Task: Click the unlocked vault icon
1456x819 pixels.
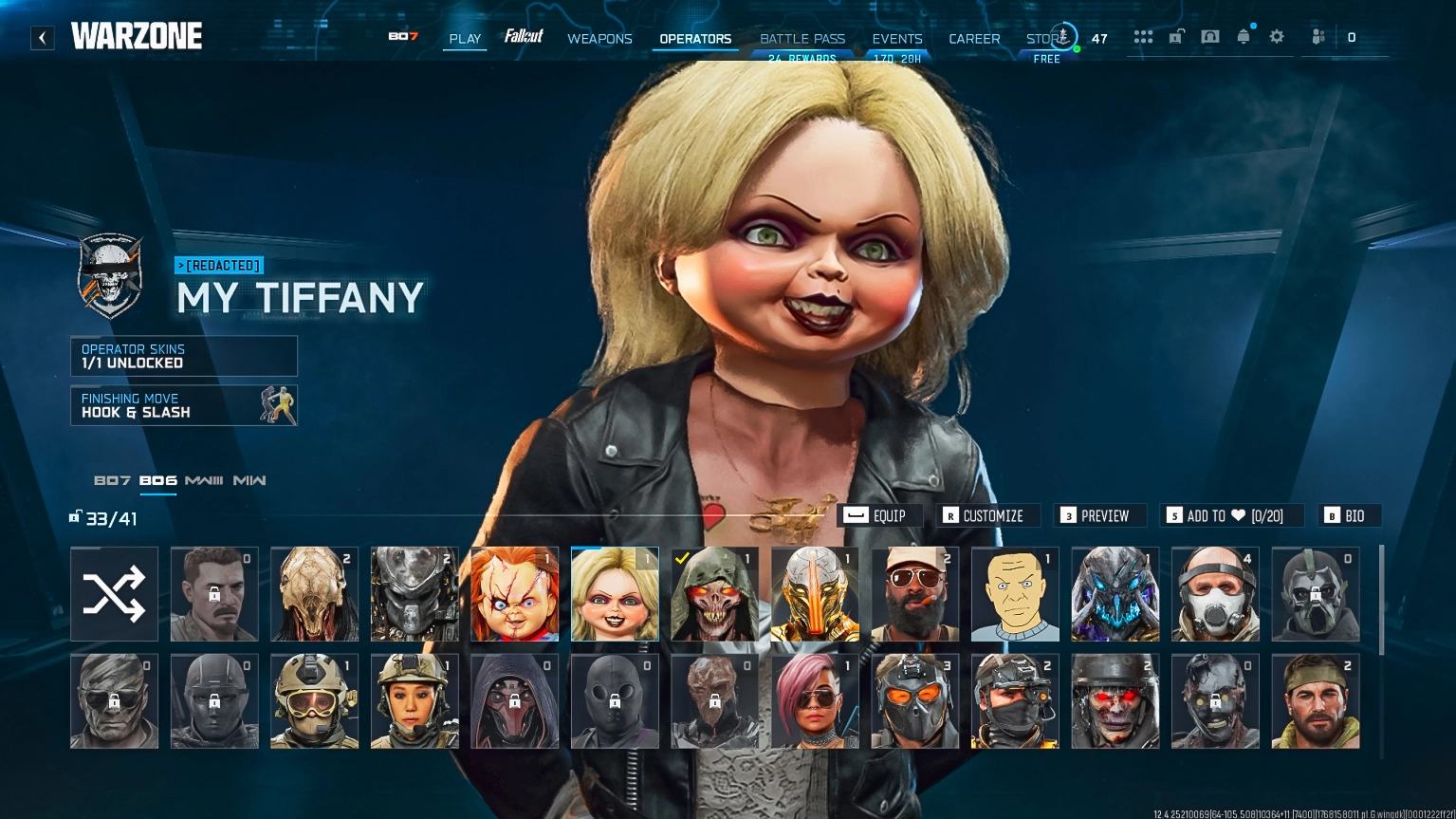Action: pos(1176,36)
